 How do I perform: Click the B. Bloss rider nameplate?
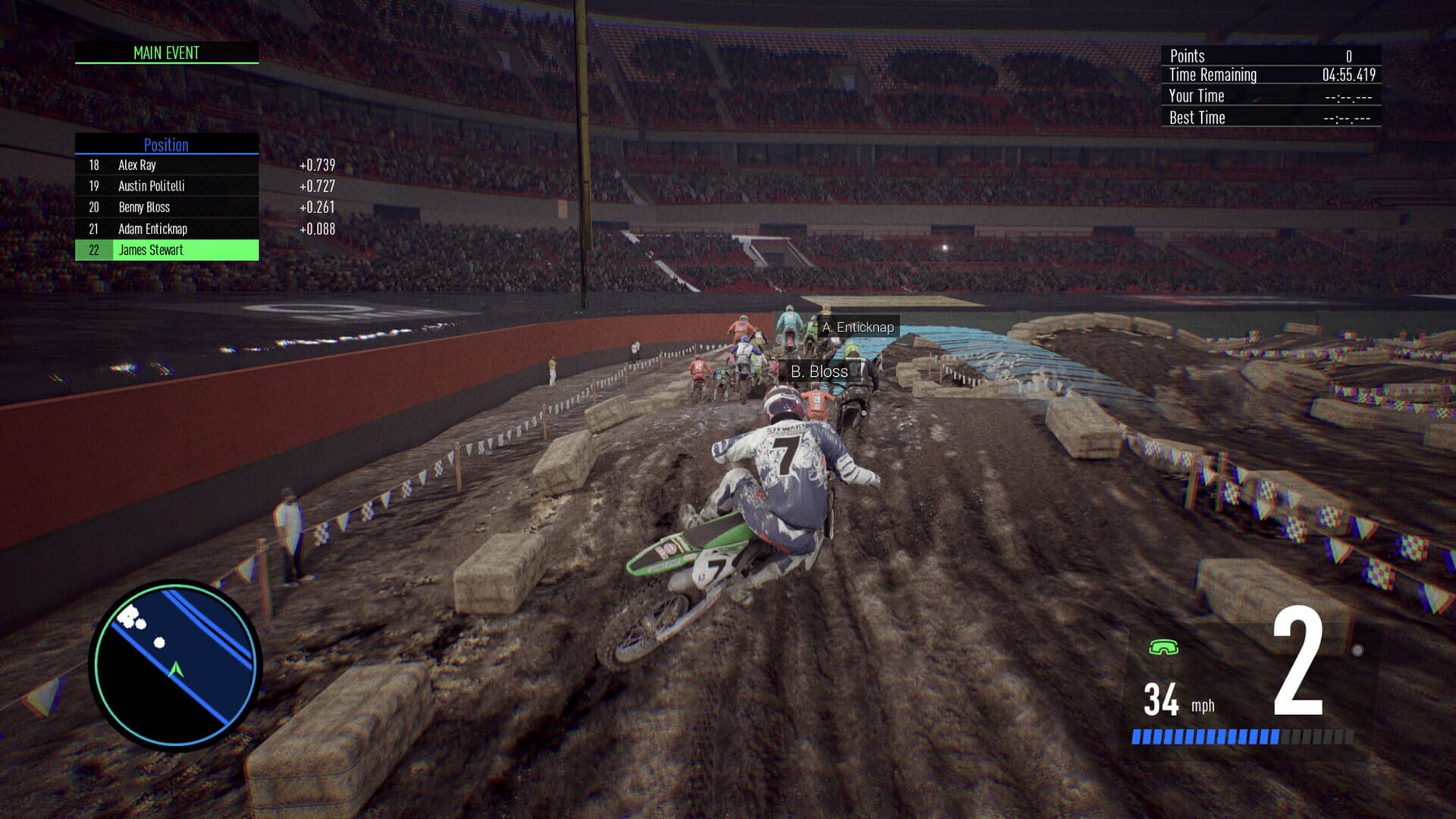click(x=819, y=372)
